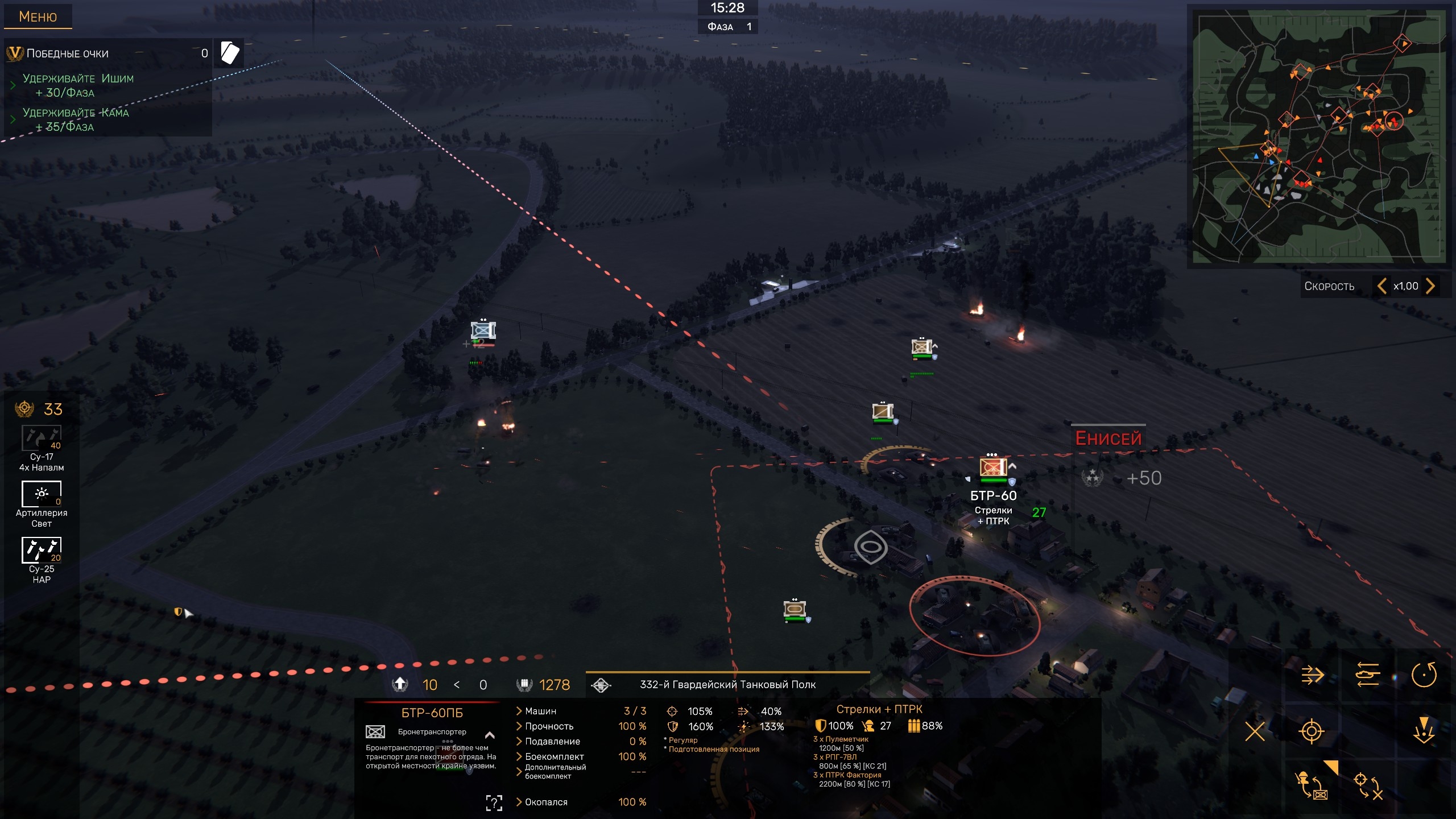Select the crosshair attack order
The height and width of the screenshot is (819, 1456).
[x=1312, y=731]
